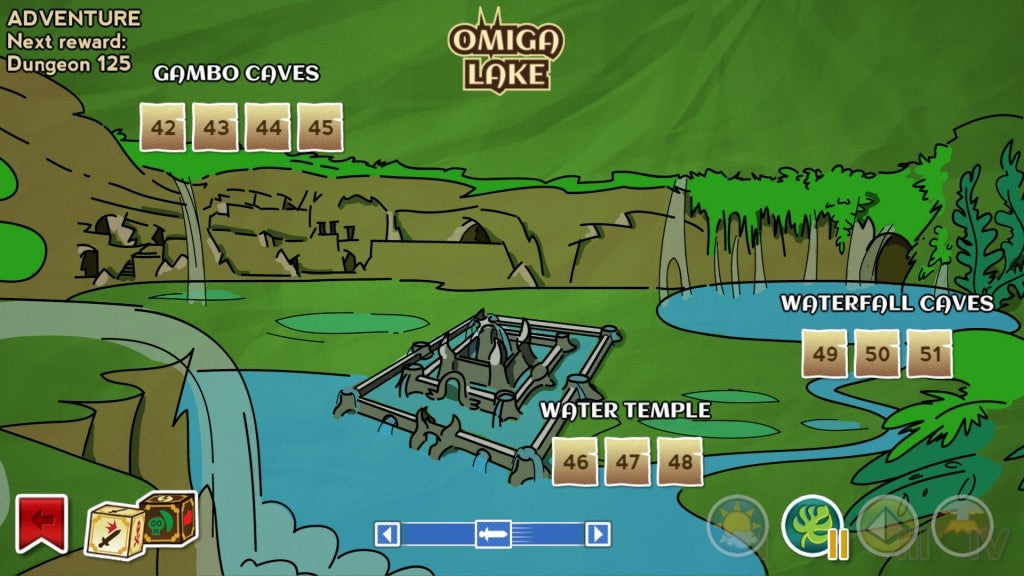Choose dungeon tile 50

coord(877,354)
